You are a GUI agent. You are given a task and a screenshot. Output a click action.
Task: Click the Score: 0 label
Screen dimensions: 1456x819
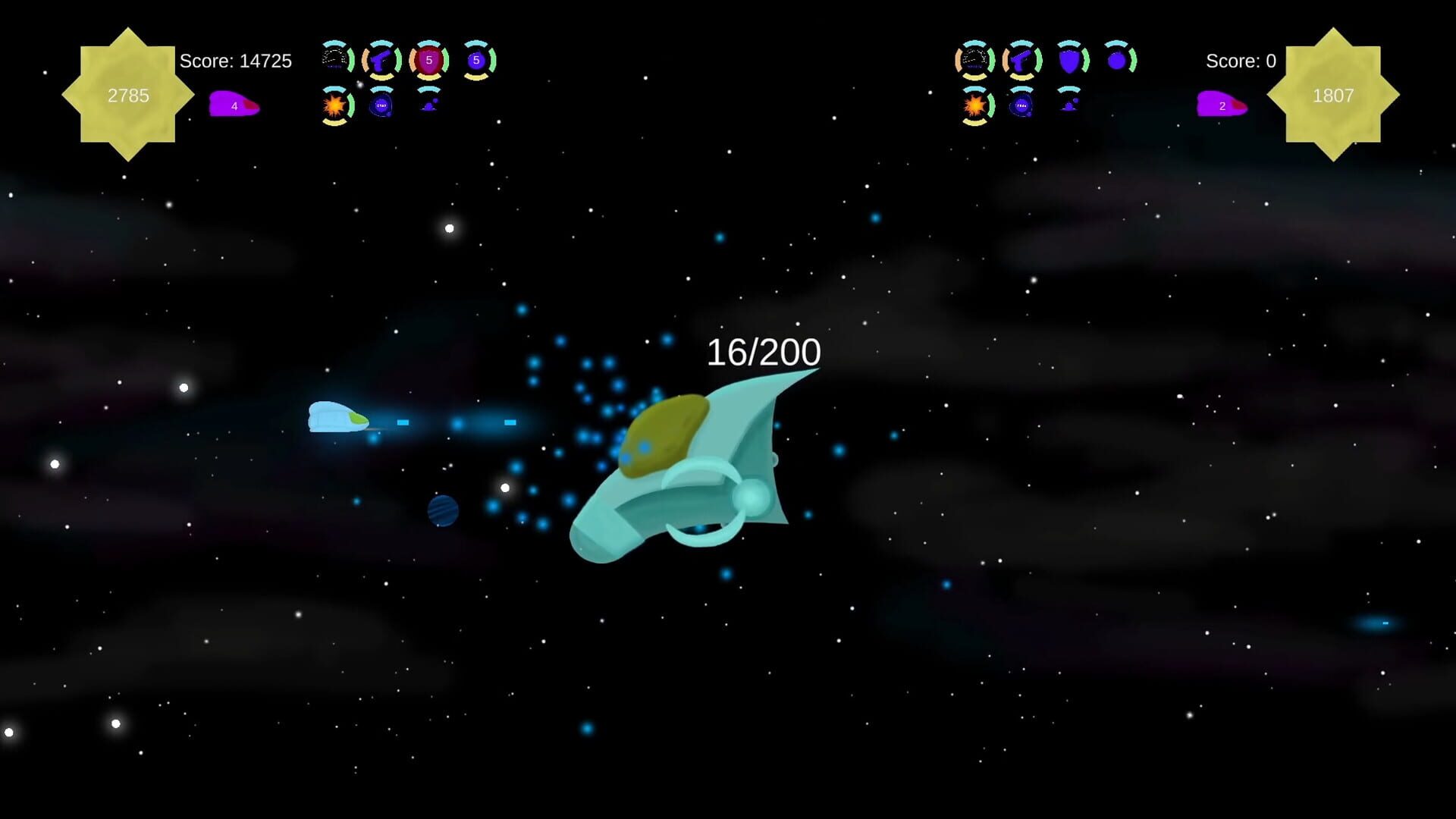(x=1241, y=61)
